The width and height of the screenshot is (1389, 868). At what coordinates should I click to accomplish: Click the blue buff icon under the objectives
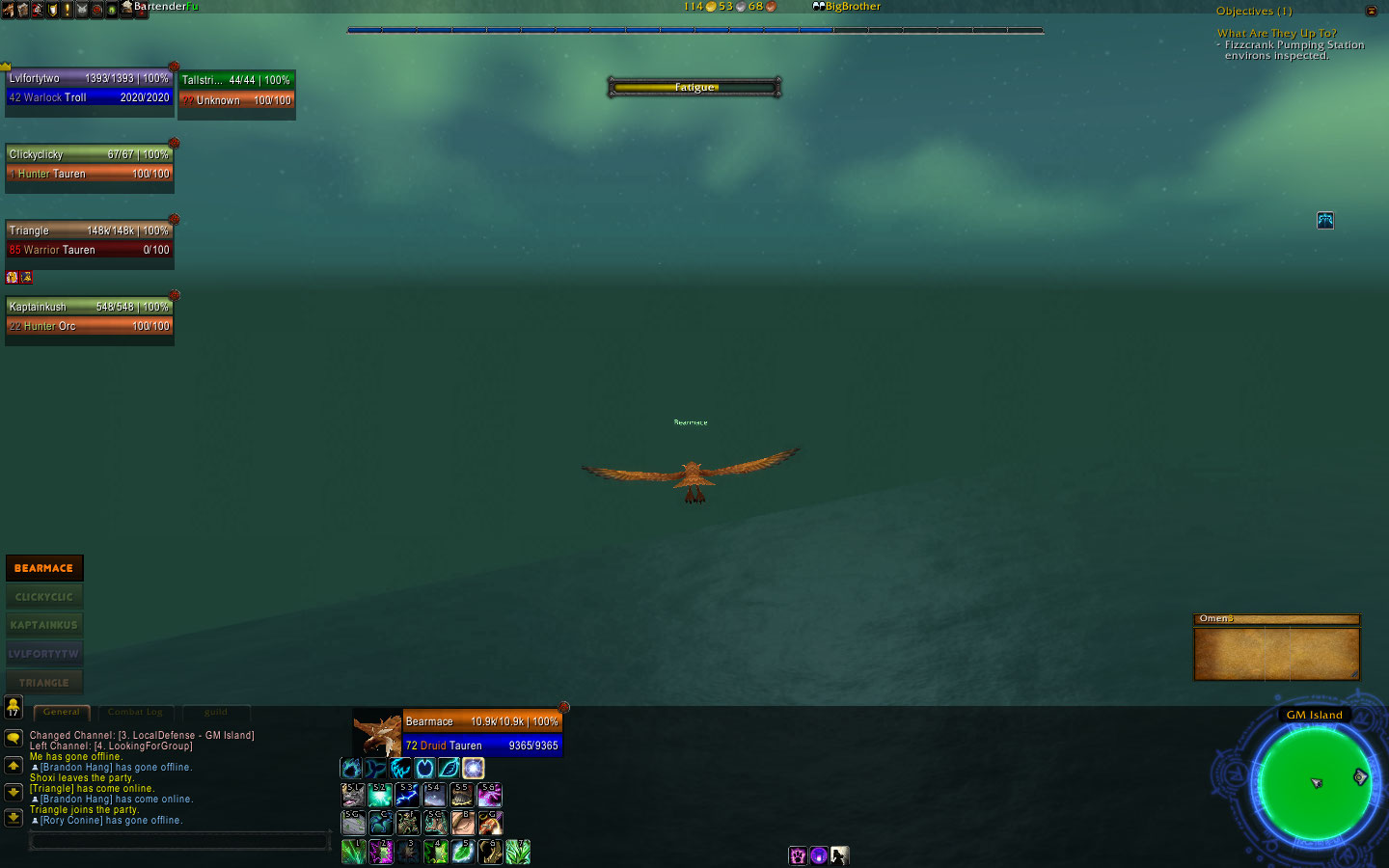(x=1325, y=221)
